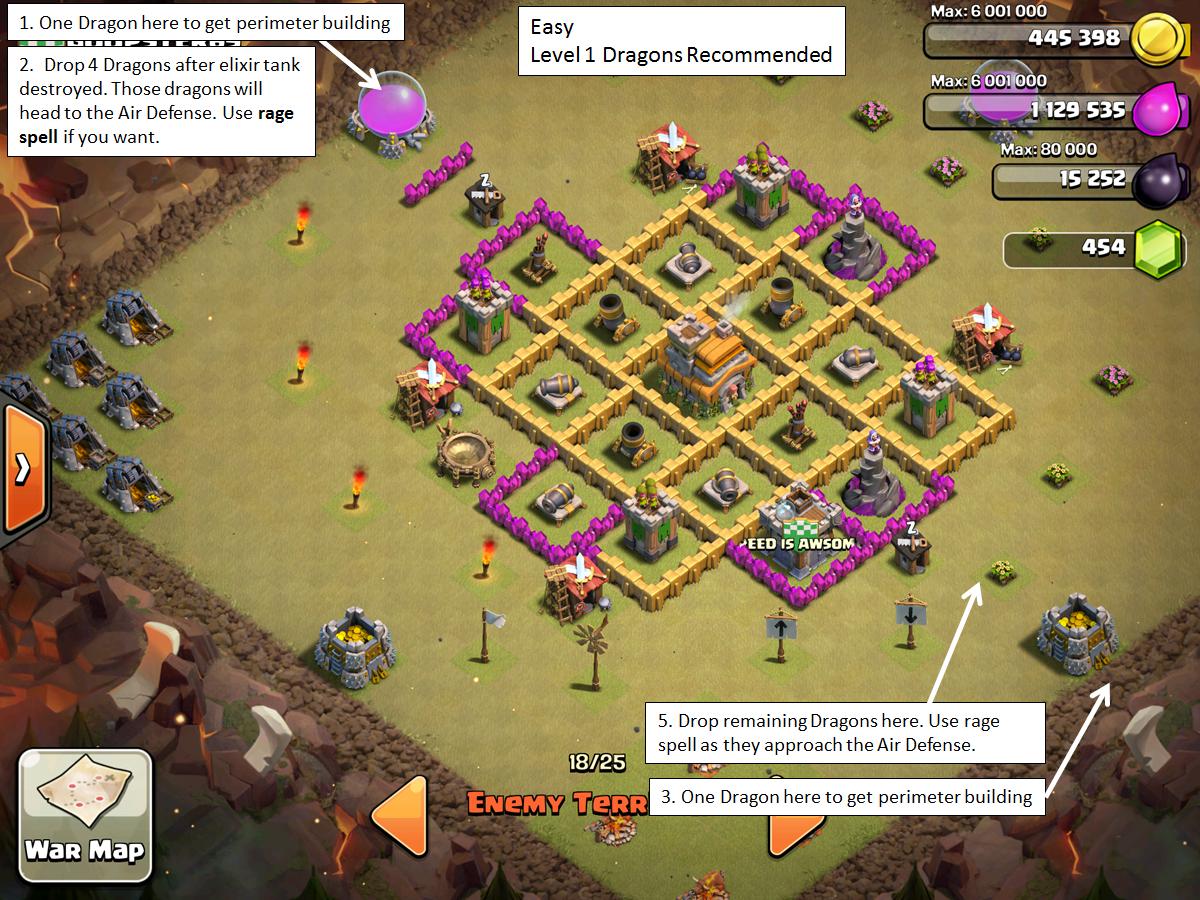Open the War Map
Screen dimensions: 1200x900
click(85, 808)
